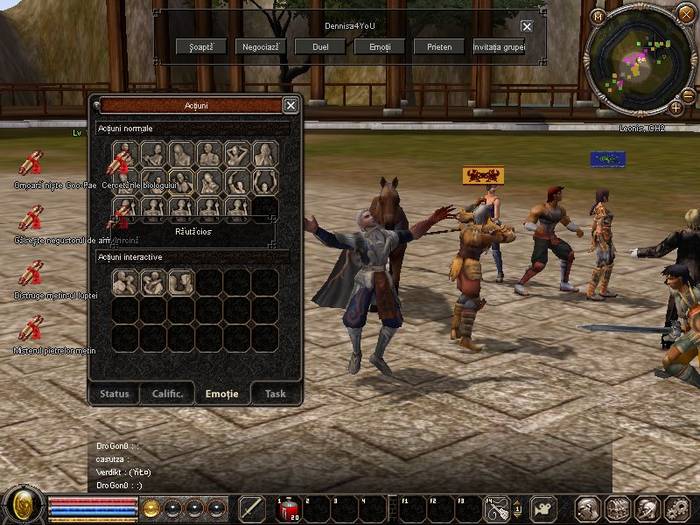
Task: Switch to the Status tab
Action: (x=115, y=393)
